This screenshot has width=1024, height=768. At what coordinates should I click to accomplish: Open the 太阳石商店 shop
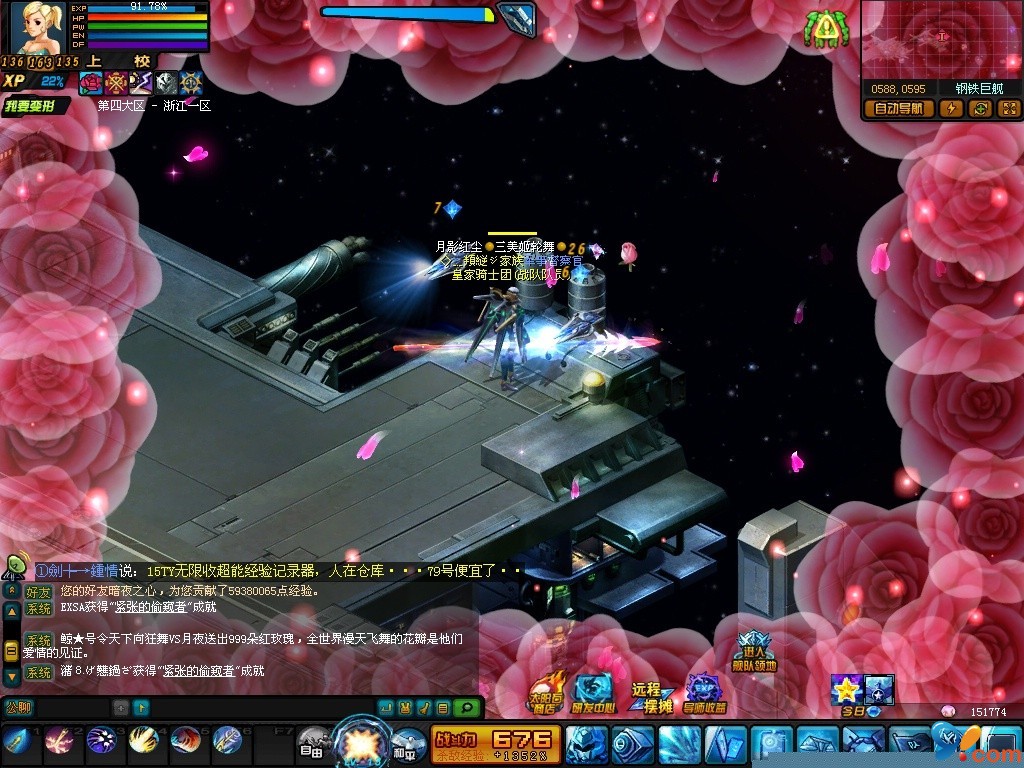point(543,692)
